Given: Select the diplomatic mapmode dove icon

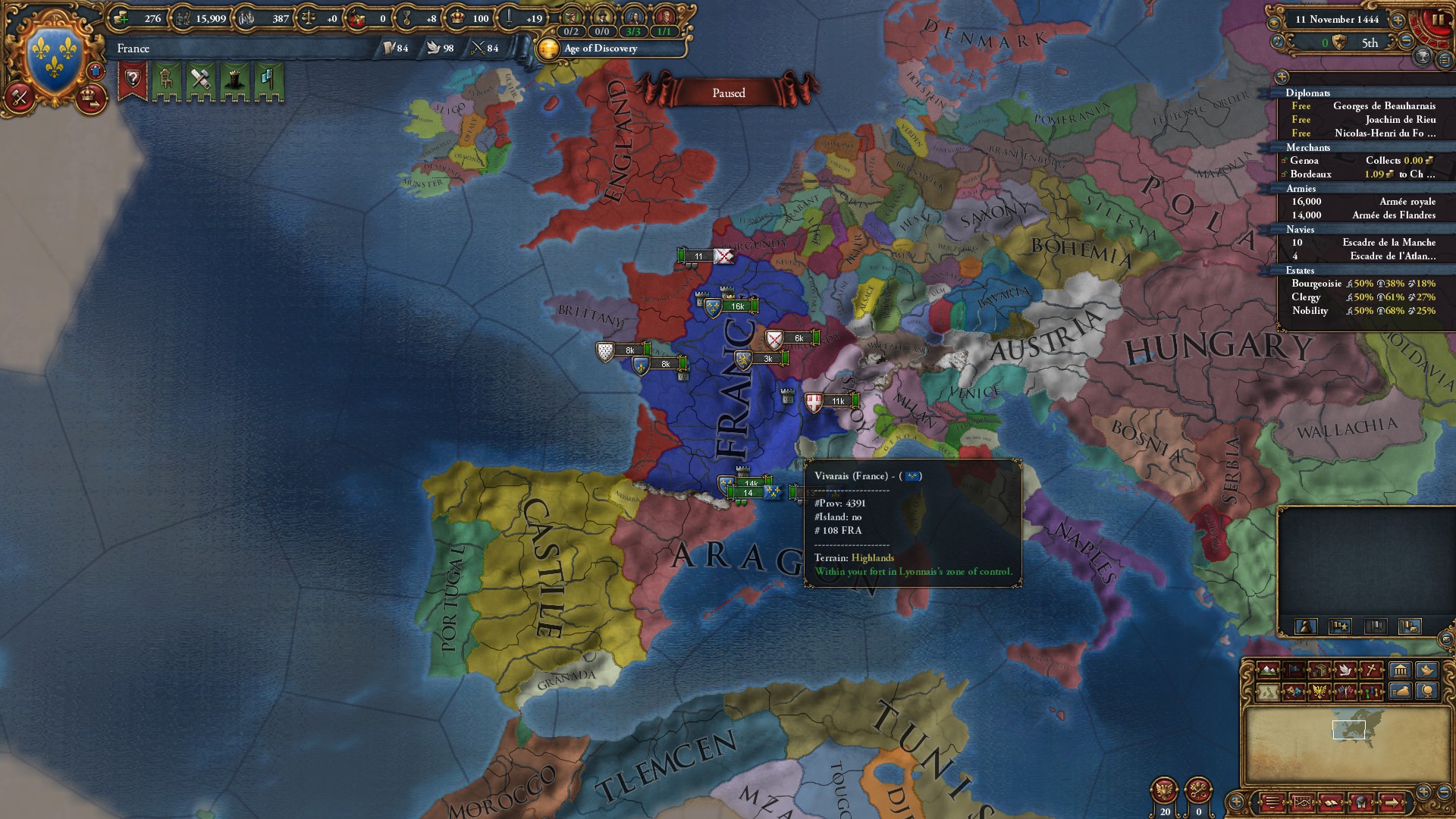Looking at the screenshot, I should (x=1346, y=670).
